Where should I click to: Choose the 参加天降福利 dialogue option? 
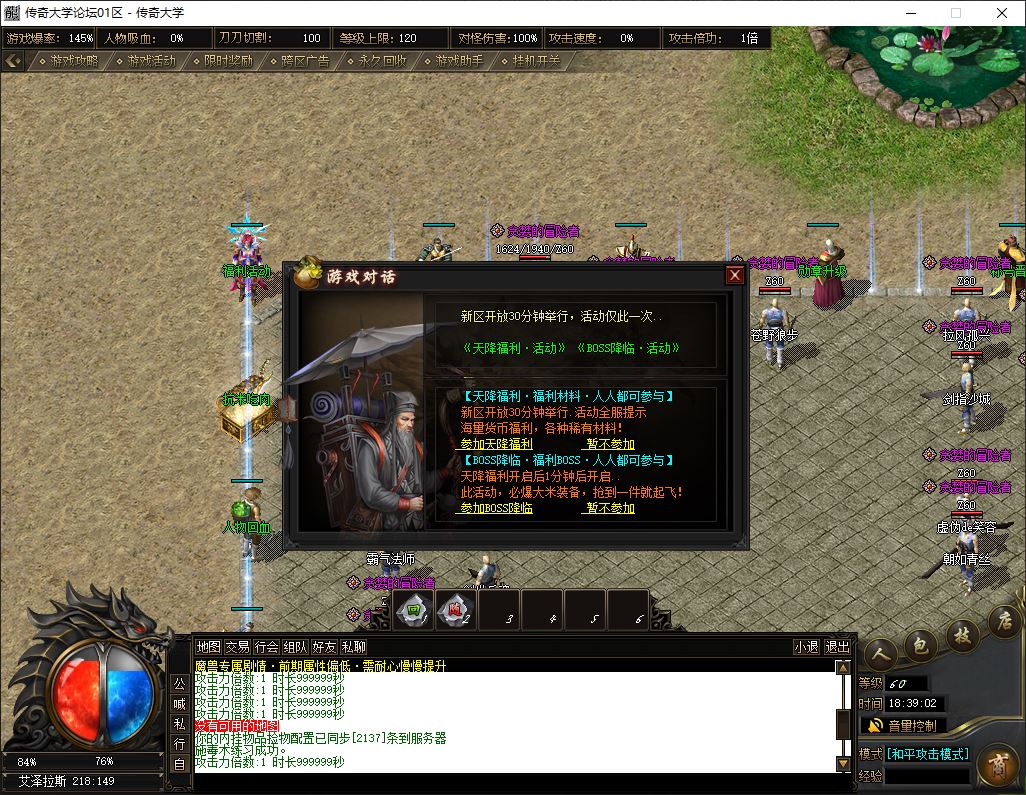(x=496, y=444)
